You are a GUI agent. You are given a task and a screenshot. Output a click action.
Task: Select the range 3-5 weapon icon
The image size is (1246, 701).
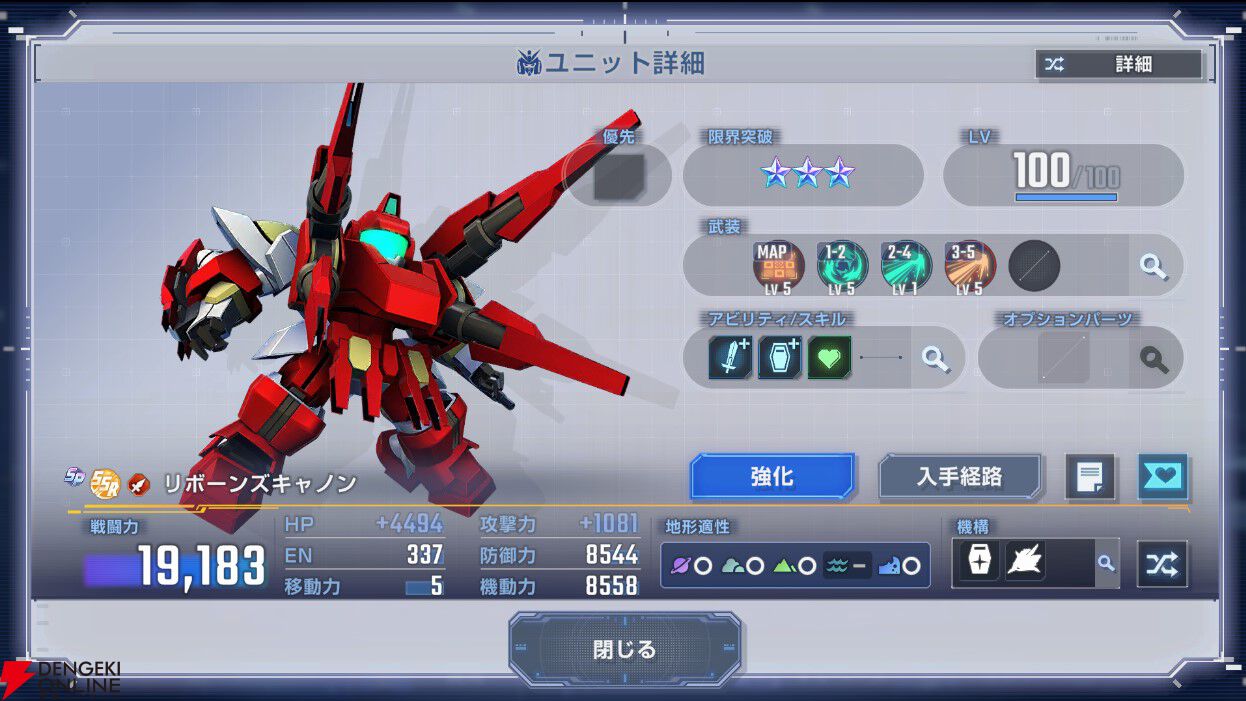click(969, 266)
